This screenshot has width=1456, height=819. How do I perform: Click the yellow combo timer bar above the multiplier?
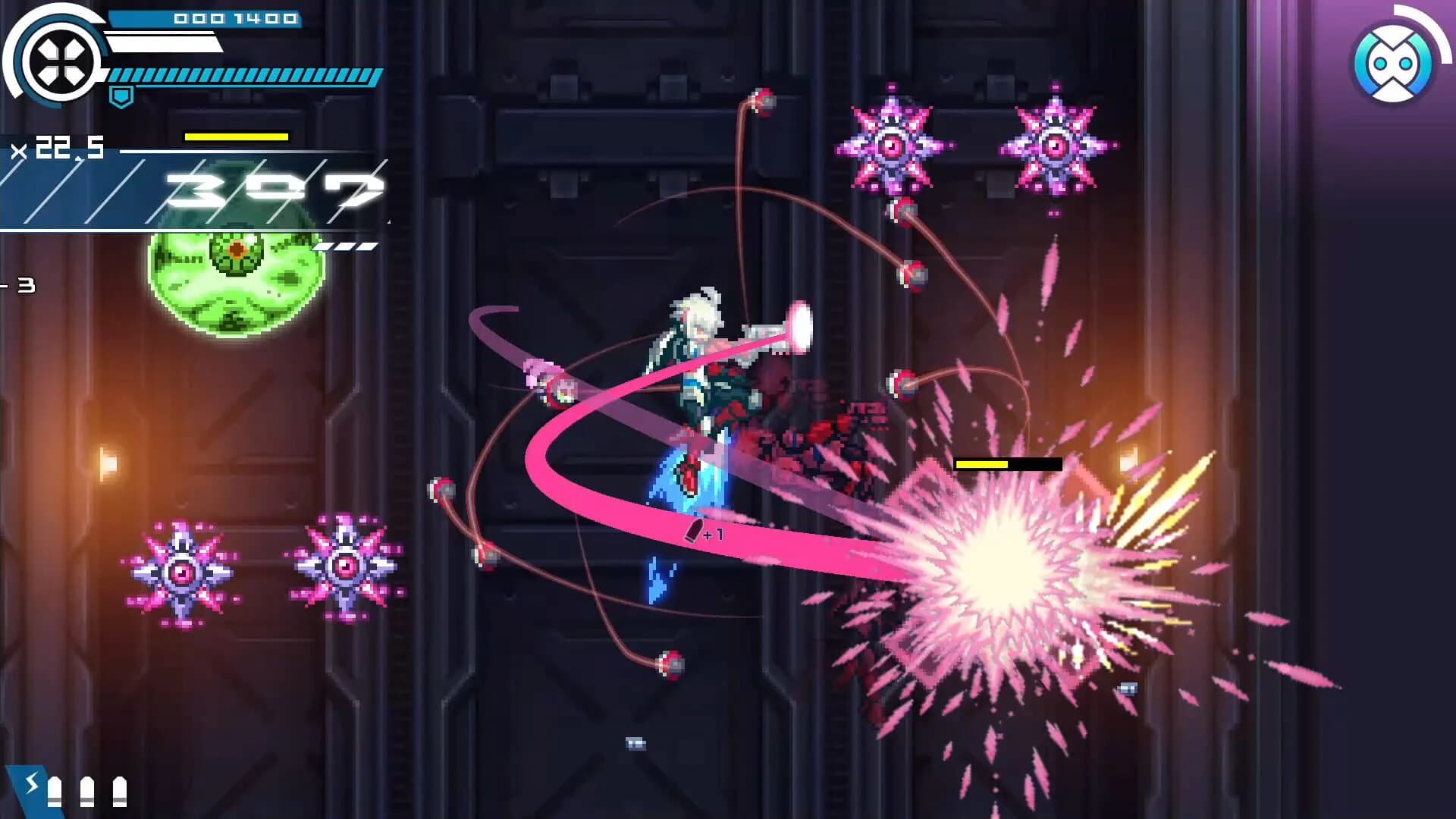[x=236, y=137]
